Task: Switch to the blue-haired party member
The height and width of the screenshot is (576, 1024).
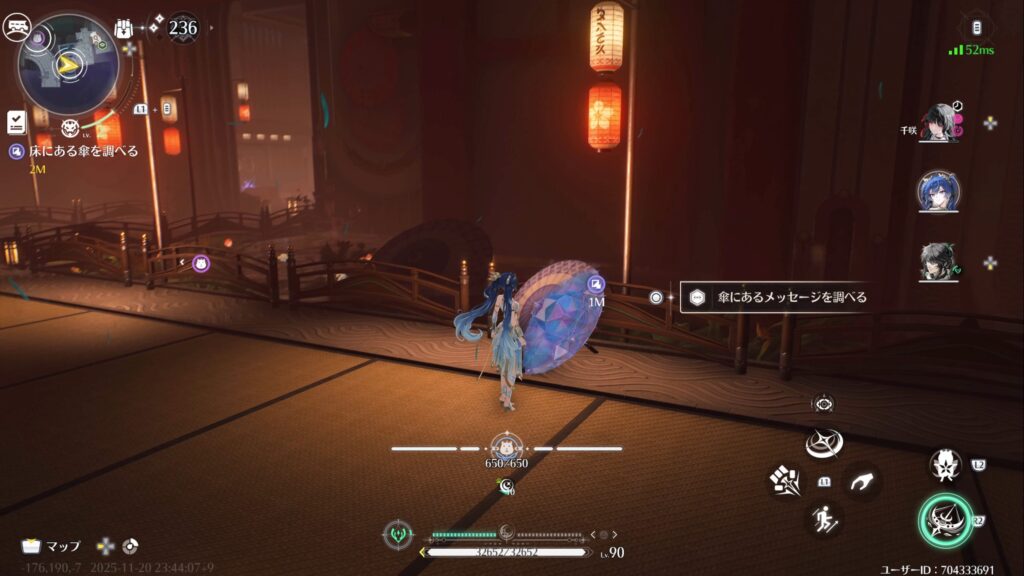Action: point(939,191)
